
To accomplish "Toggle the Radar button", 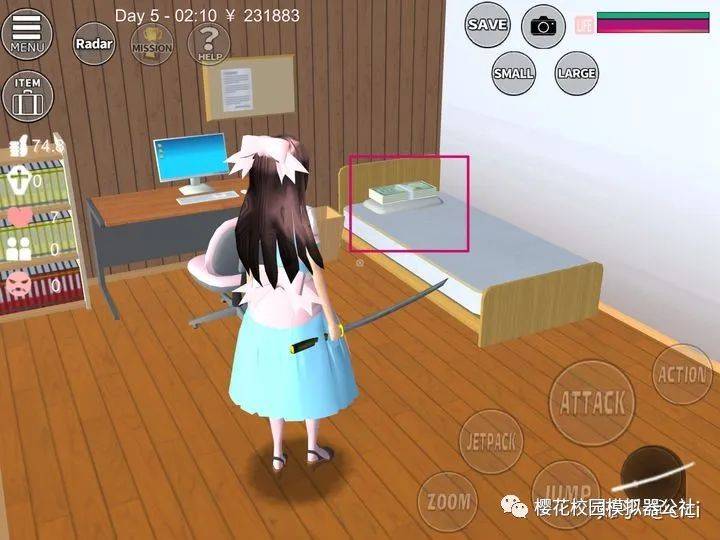I will 93,44.
